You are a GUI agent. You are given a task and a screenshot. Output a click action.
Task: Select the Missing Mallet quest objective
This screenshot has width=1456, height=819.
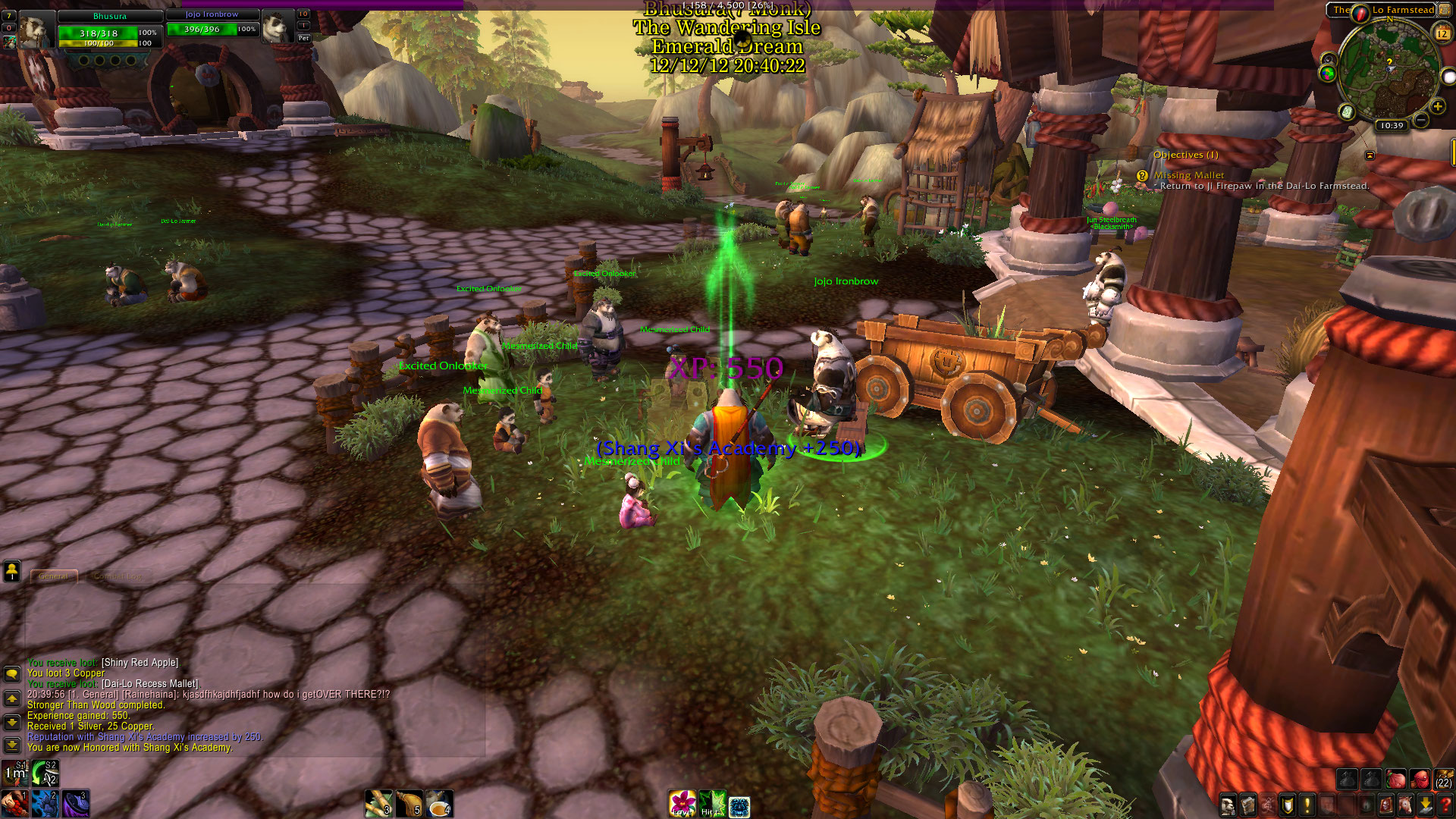pyautogui.click(x=1188, y=175)
